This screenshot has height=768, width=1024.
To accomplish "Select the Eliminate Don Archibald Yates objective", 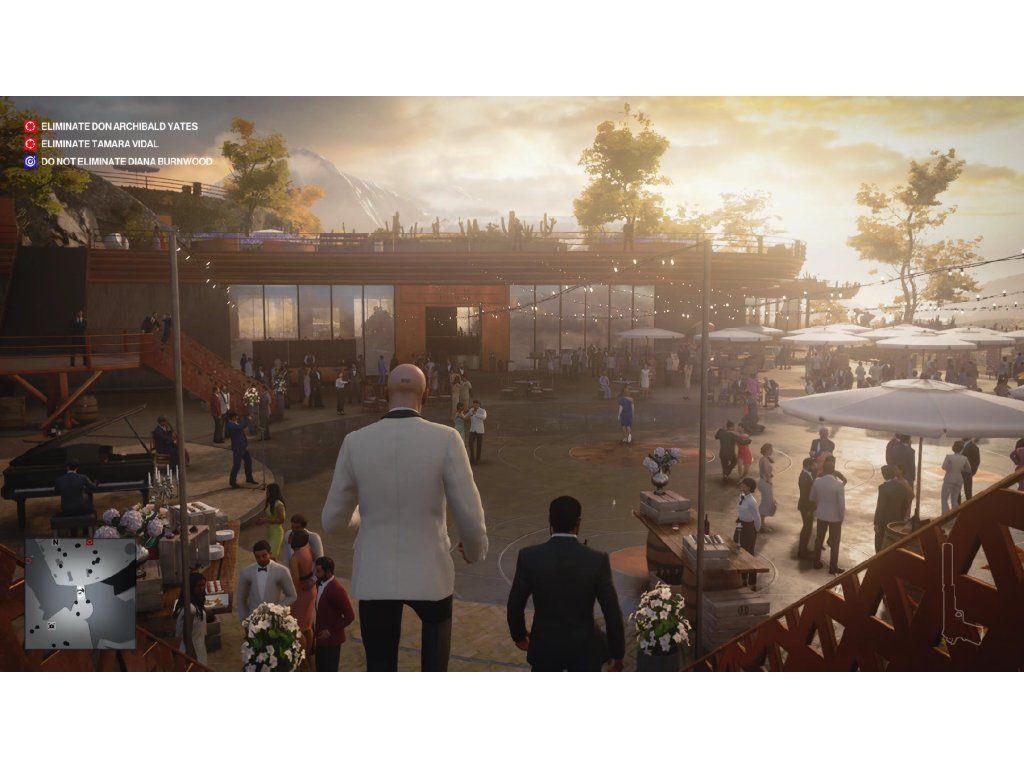I will pyautogui.click(x=119, y=127).
